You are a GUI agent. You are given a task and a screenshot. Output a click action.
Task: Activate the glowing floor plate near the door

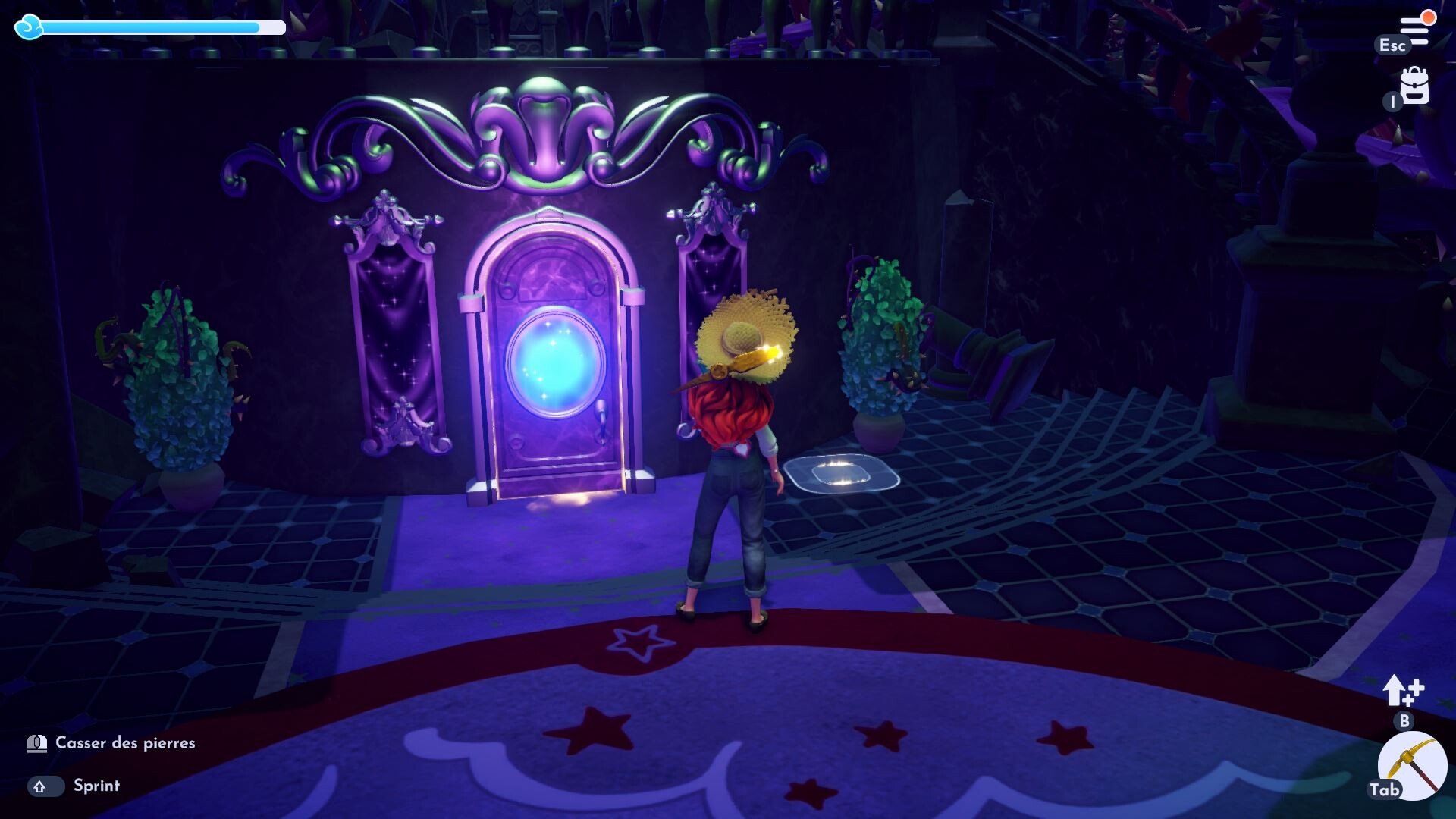pos(842,474)
